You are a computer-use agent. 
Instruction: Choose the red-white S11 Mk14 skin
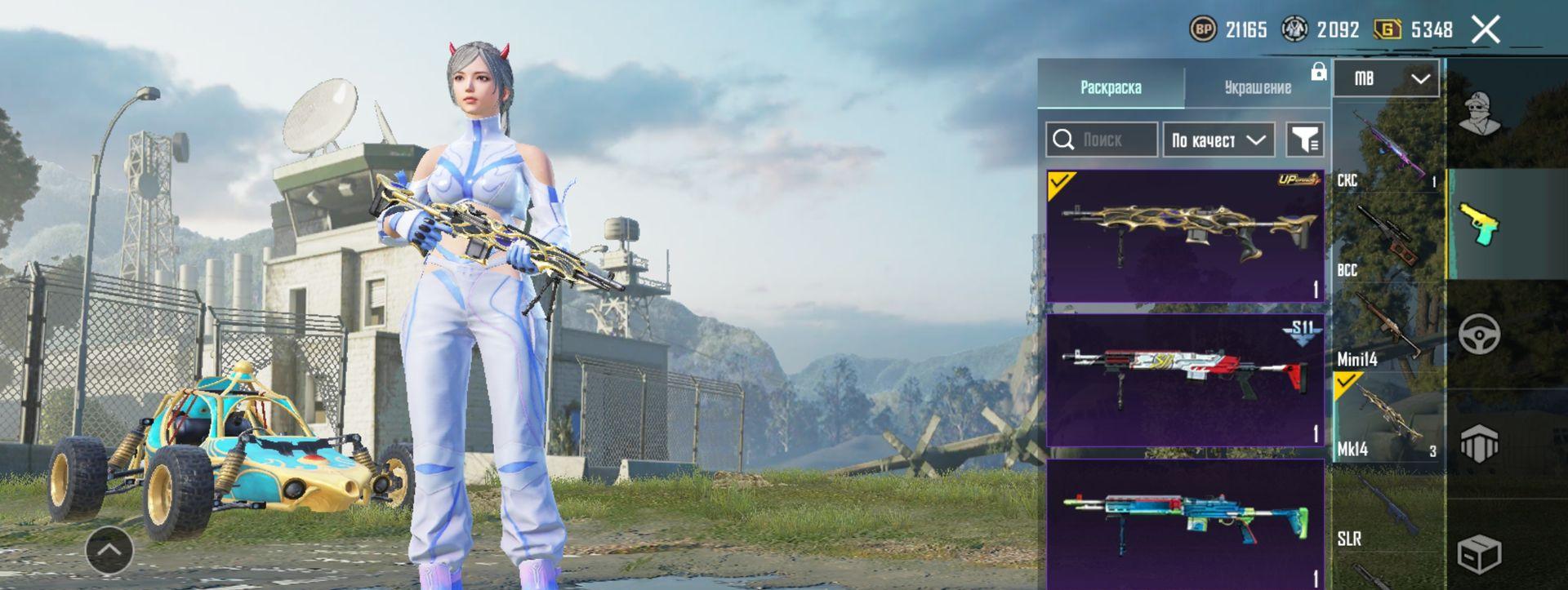pos(1185,380)
